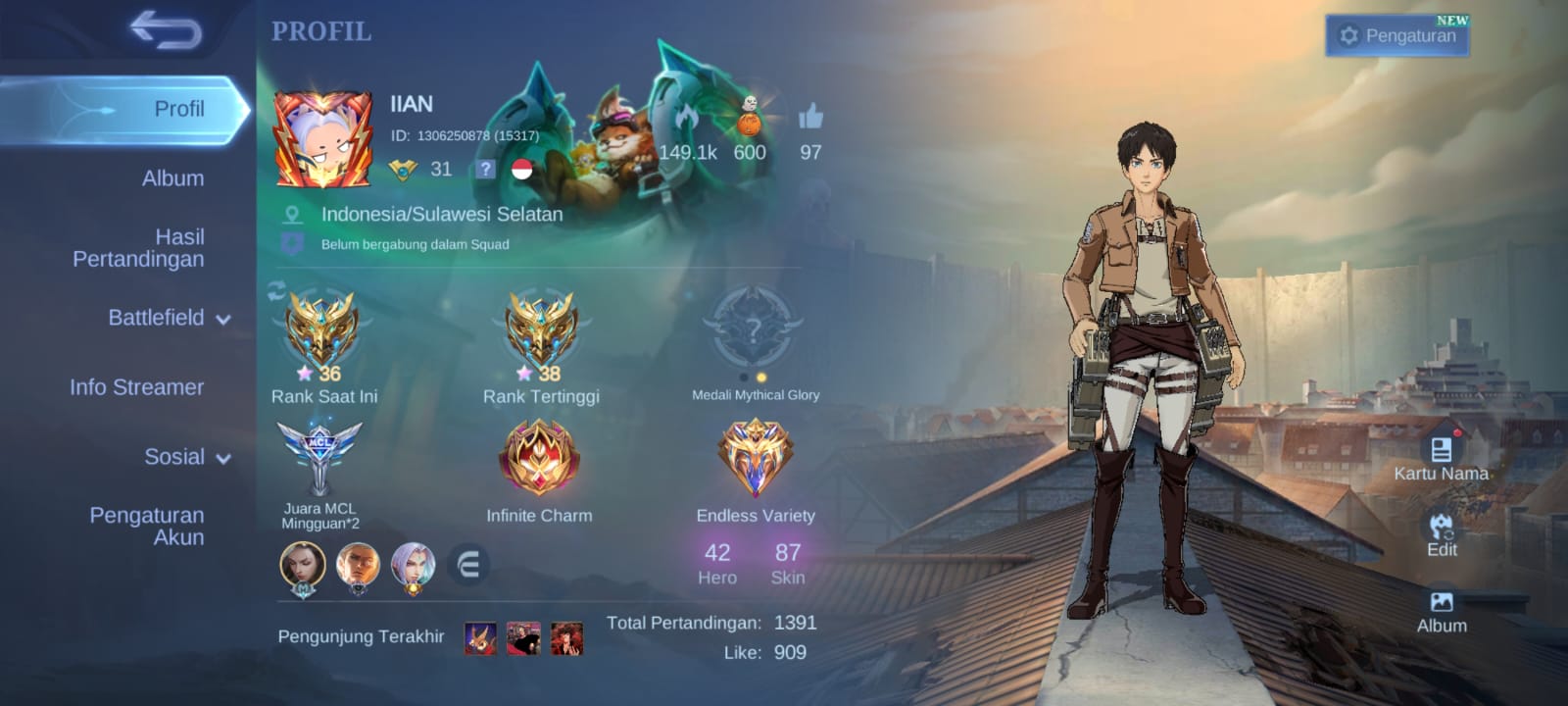Image resolution: width=1568 pixels, height=706 pixels.
Task: Open Hasil Pertandingan tab
Action: 138,248
